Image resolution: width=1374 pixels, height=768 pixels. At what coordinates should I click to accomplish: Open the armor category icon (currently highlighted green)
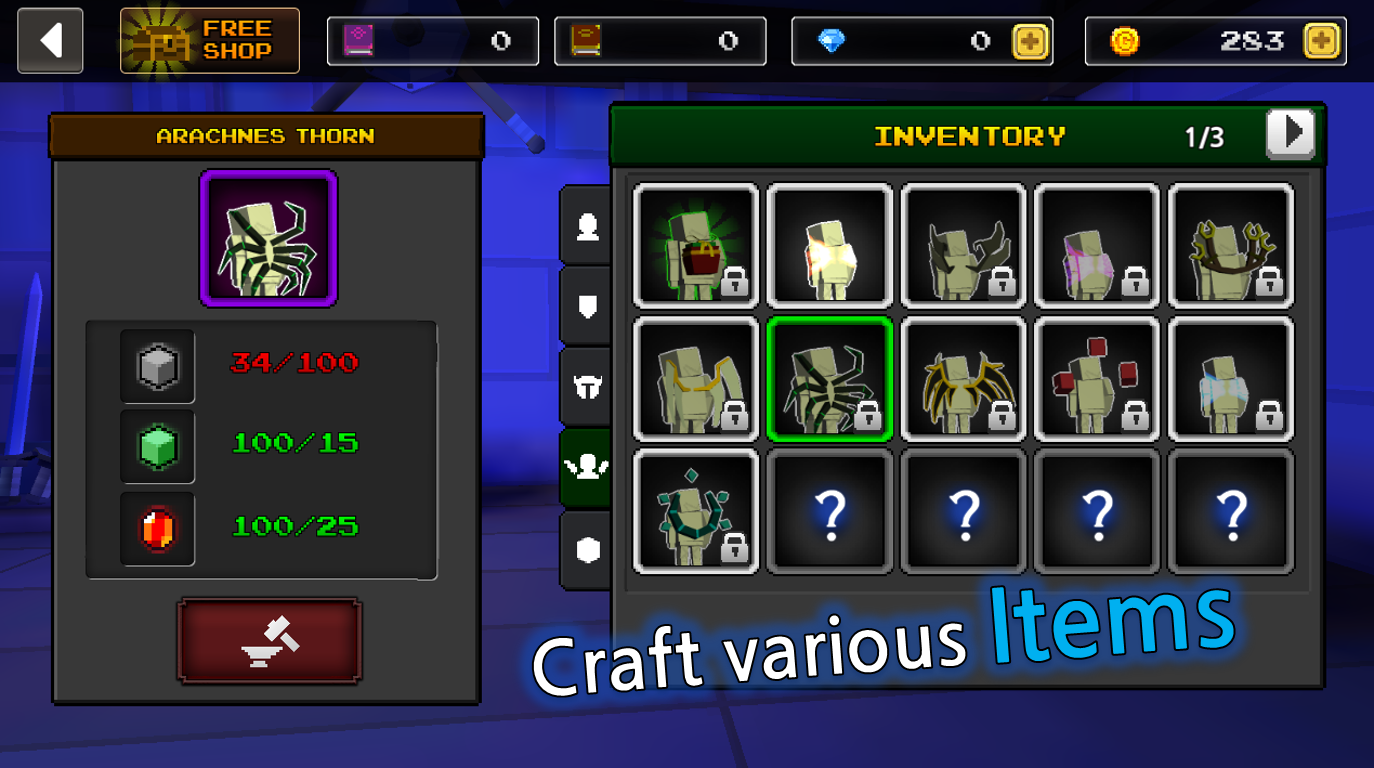tap(588, 465)
